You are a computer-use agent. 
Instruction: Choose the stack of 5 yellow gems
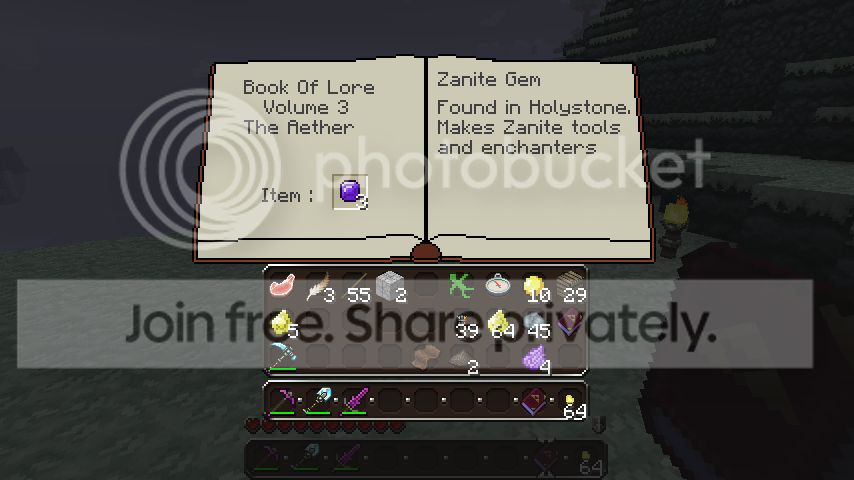[x=283, y=323]
